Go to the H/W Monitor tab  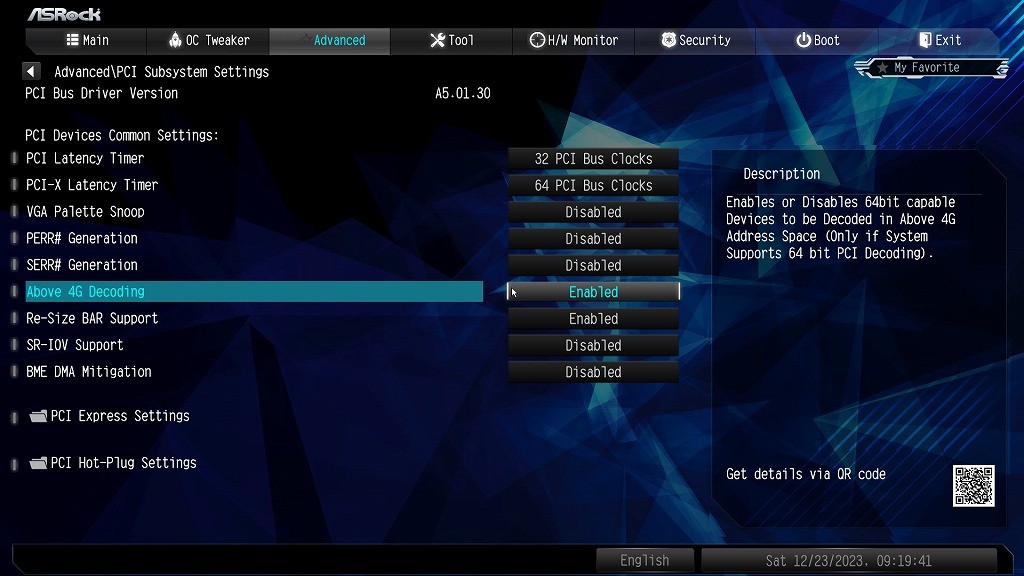(x=573, y=40)
